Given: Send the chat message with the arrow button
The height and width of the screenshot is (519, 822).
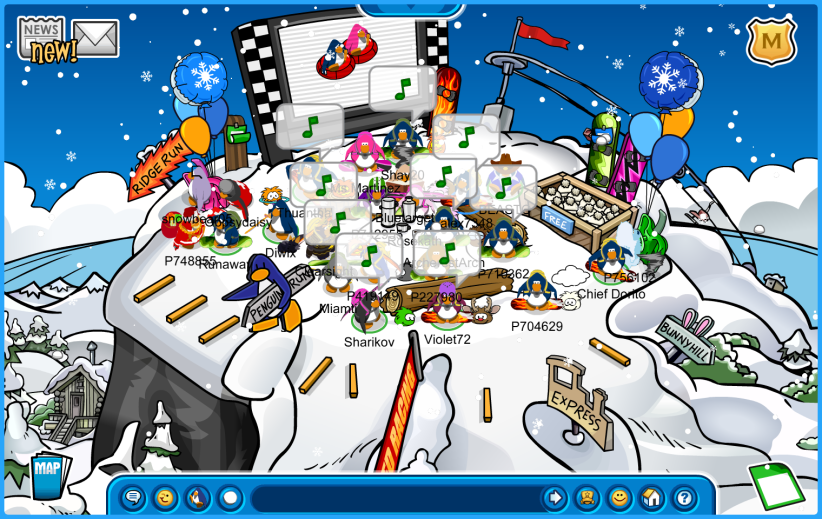Looking at the screenshot, I should 554,497.
